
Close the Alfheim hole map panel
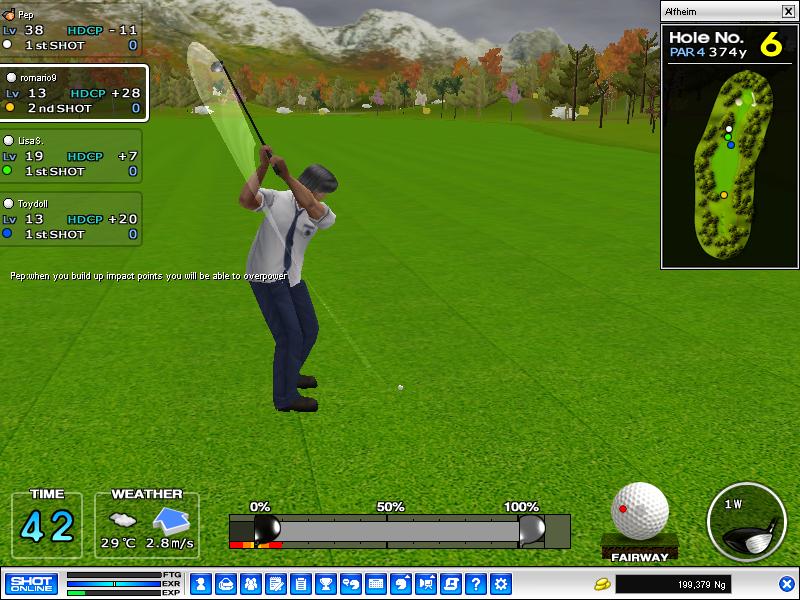pyautogui.click(x=788, y=12)
